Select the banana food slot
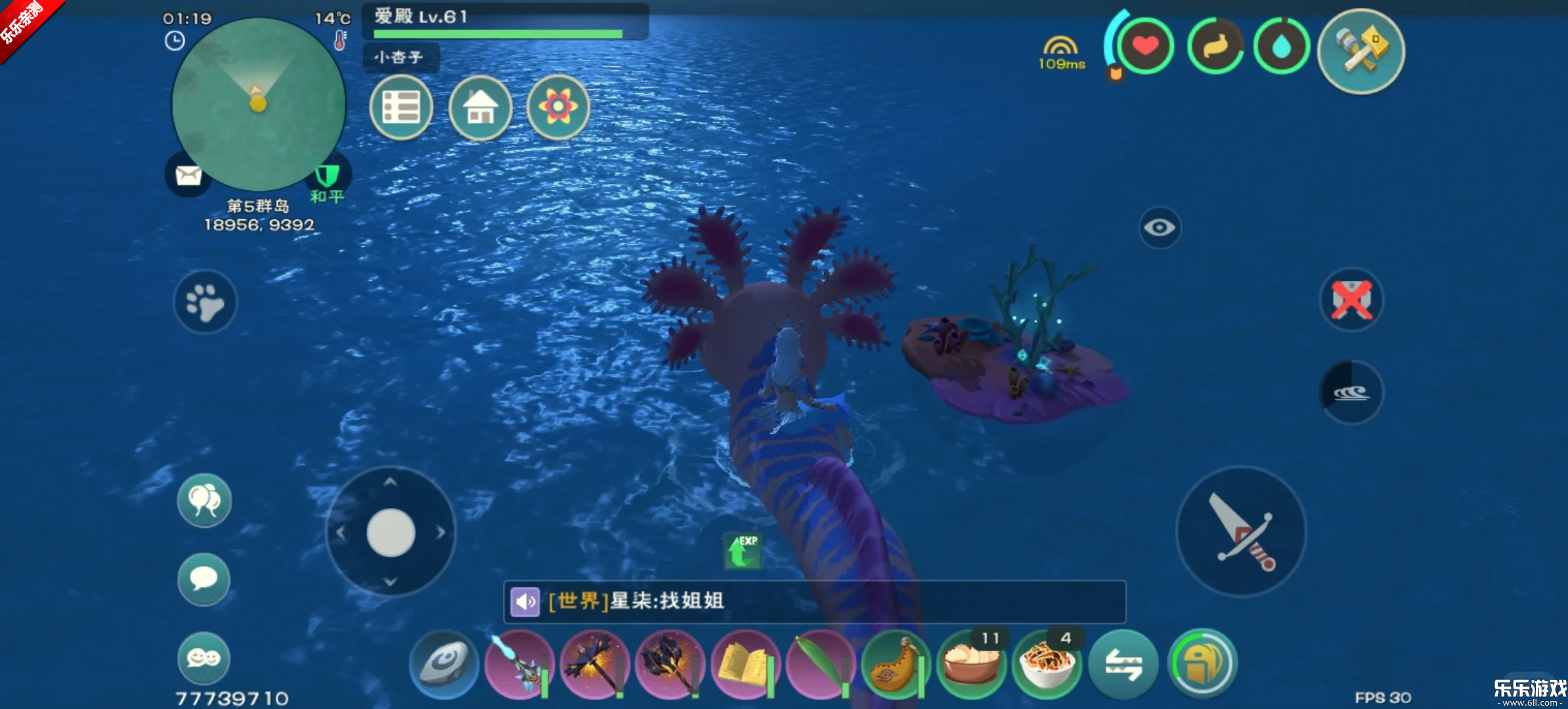The width and height of the screenshot is (1568, 709). point(896,664)
